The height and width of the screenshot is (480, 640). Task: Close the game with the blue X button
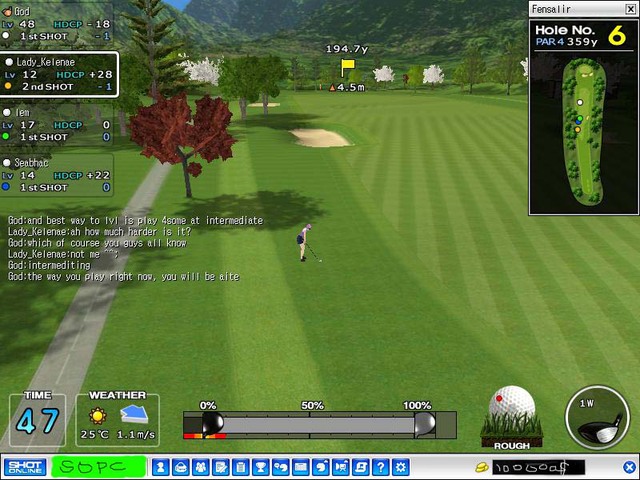click(629, 467)
